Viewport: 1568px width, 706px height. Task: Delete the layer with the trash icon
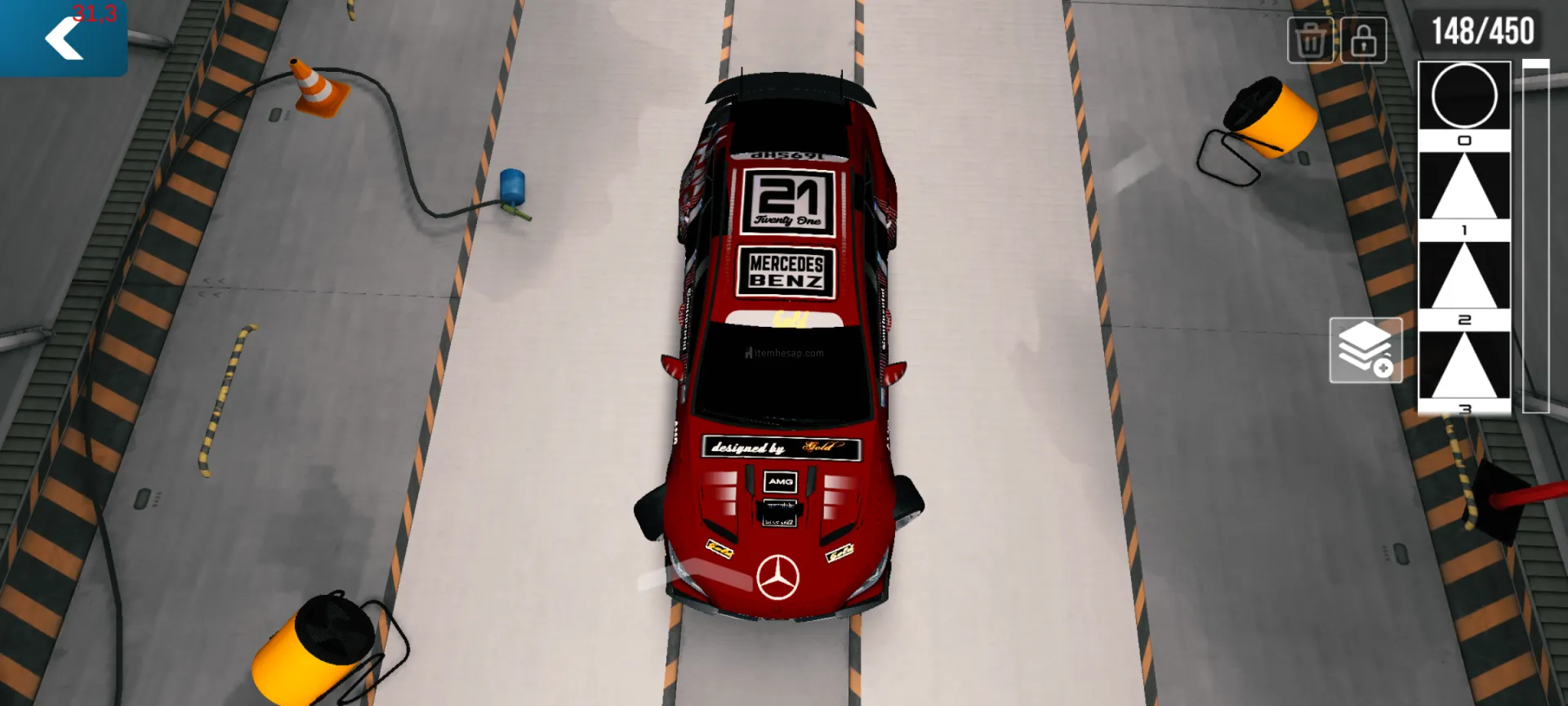[x=1310, y=40]
